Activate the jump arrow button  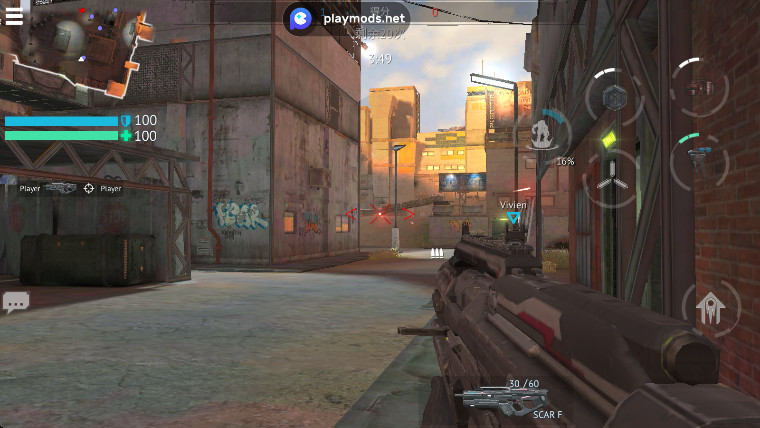(x=711, y=307)
